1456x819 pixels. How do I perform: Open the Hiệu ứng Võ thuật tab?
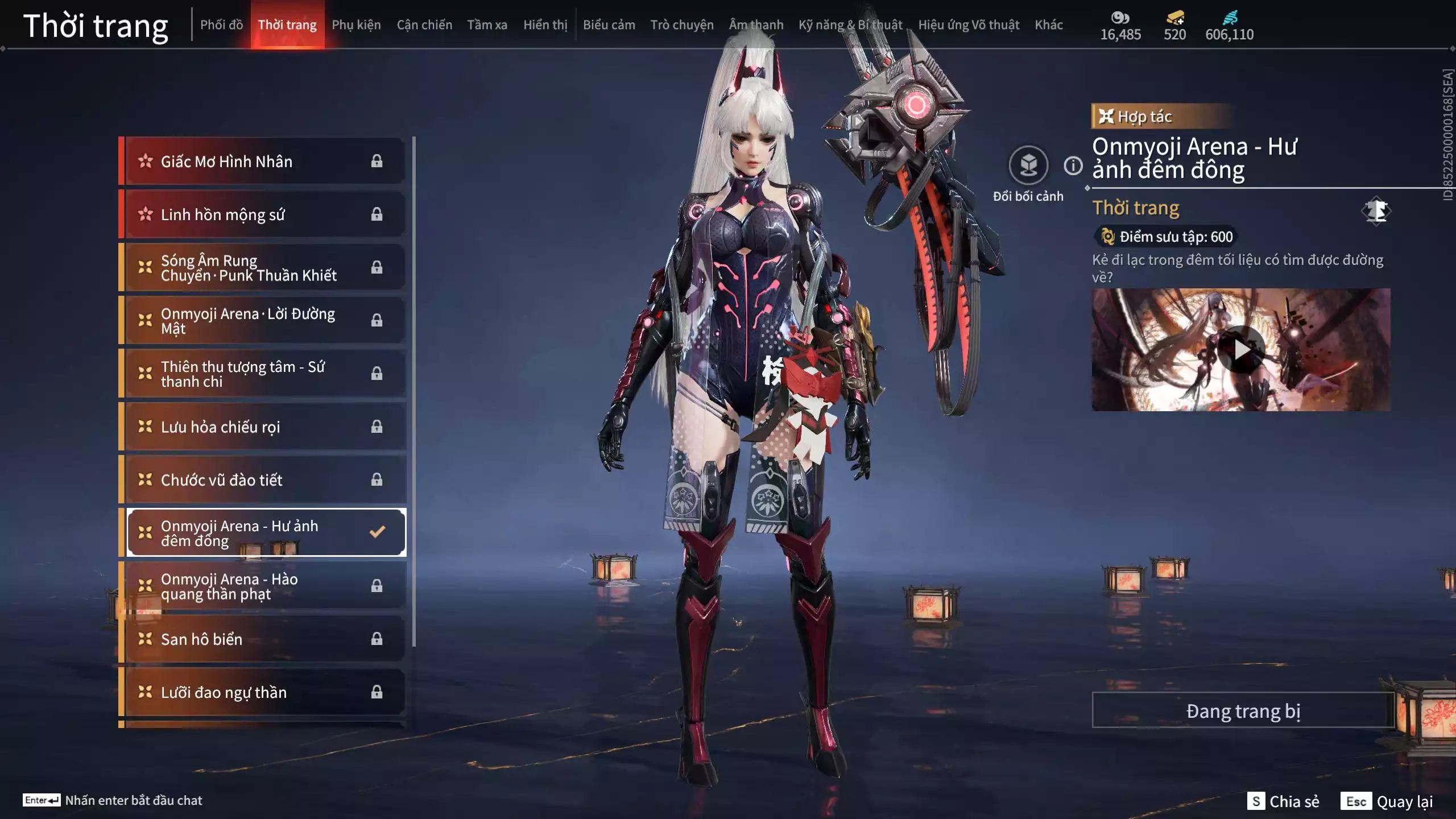pos(969,25)
